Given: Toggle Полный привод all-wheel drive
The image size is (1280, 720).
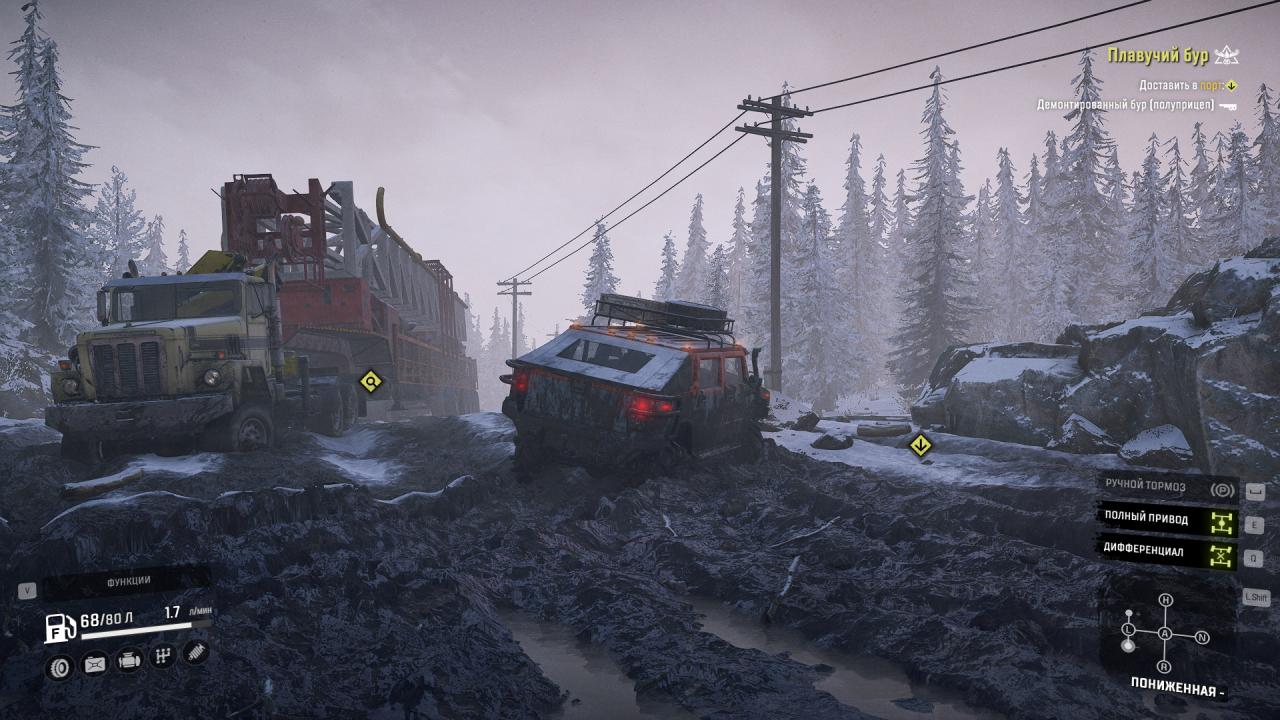Looking at the screenshot, I should coord(1168,519).
